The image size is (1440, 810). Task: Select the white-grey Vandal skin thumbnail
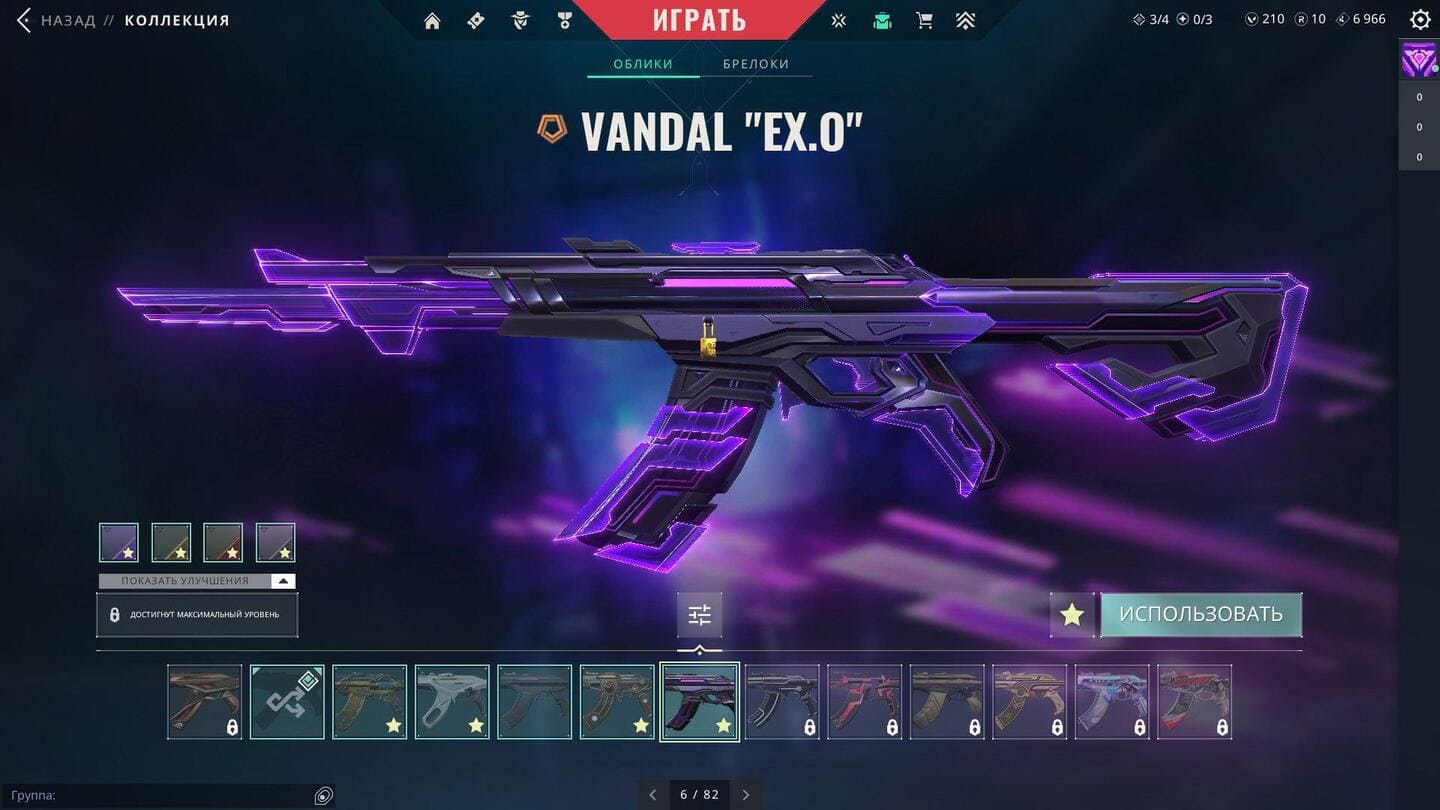(452, 701)
